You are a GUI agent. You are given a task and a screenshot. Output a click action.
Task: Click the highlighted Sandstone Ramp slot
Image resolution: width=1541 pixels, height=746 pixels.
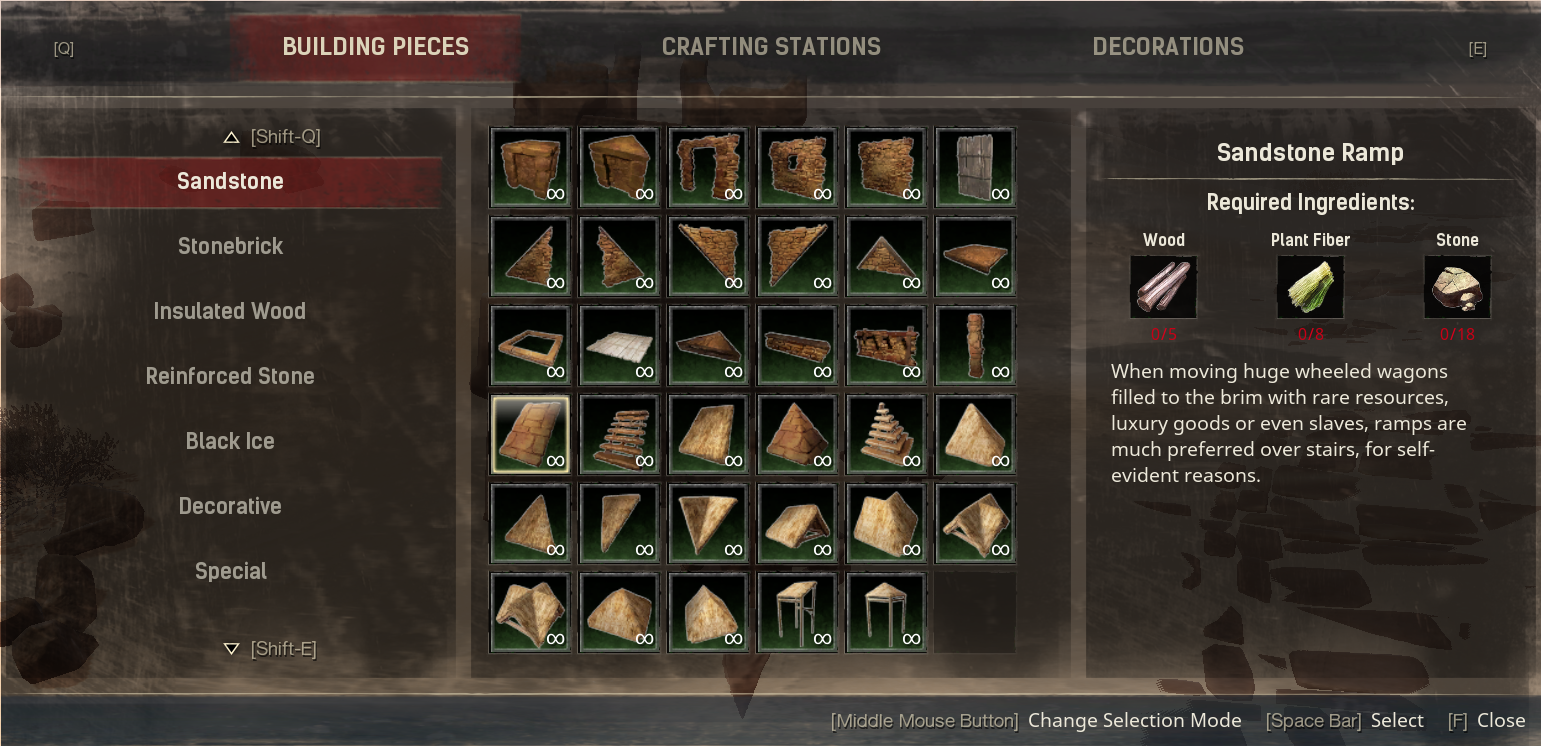point(530,434)
